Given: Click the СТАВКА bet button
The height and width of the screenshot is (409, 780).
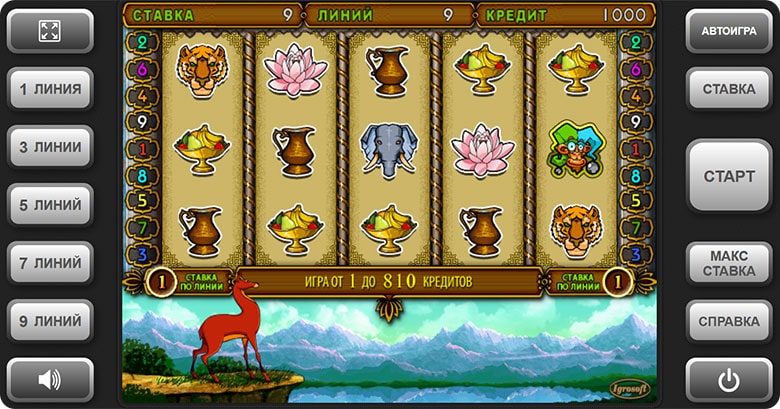Looking at the screenshot, I should [x=729, y=89].
